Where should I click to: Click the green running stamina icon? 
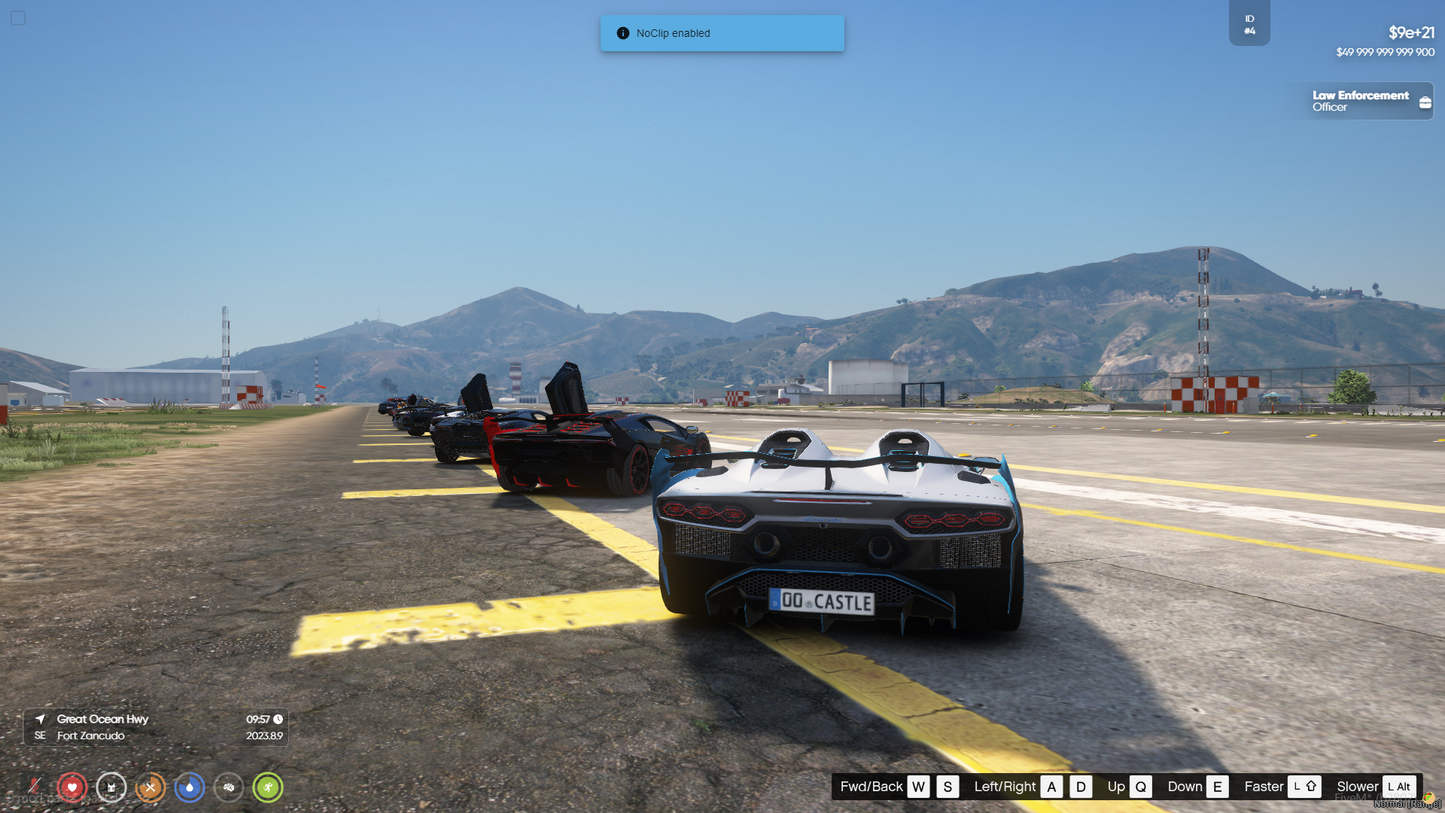268,787
